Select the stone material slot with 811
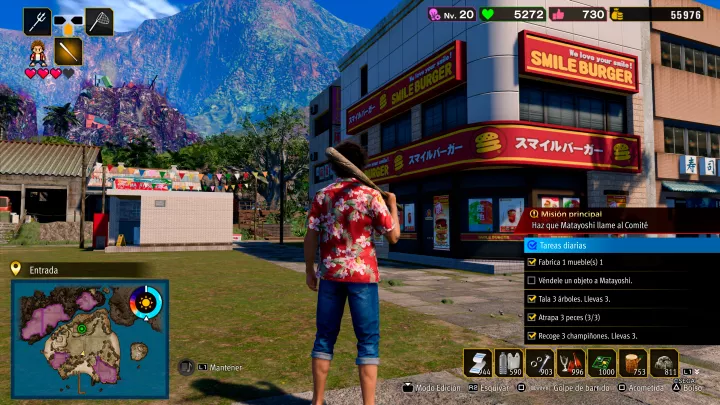Image resolution: width=720 pixels, height=405 pixels. tap(664, 362)
